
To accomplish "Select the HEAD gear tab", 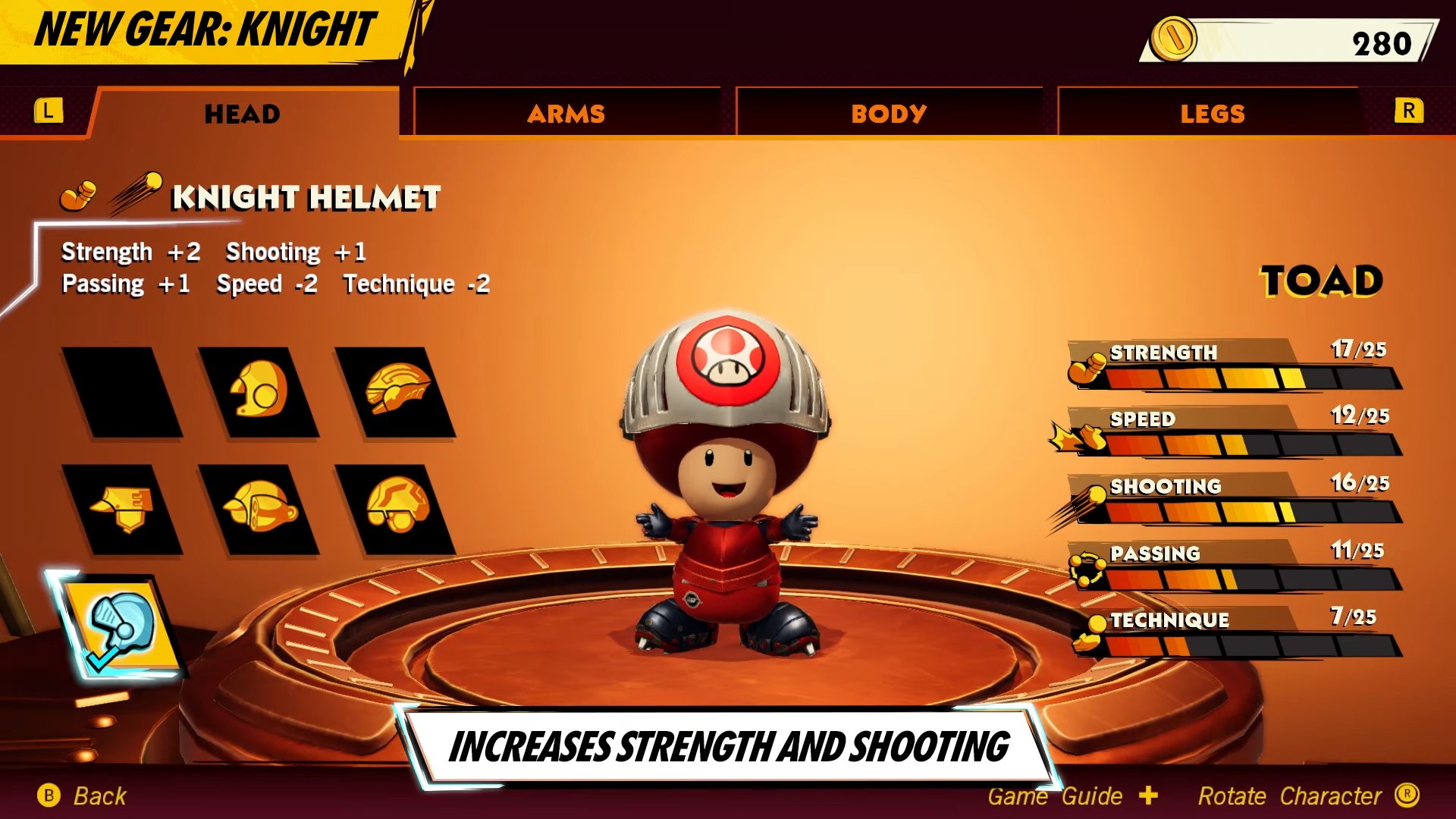I will 243,114.
